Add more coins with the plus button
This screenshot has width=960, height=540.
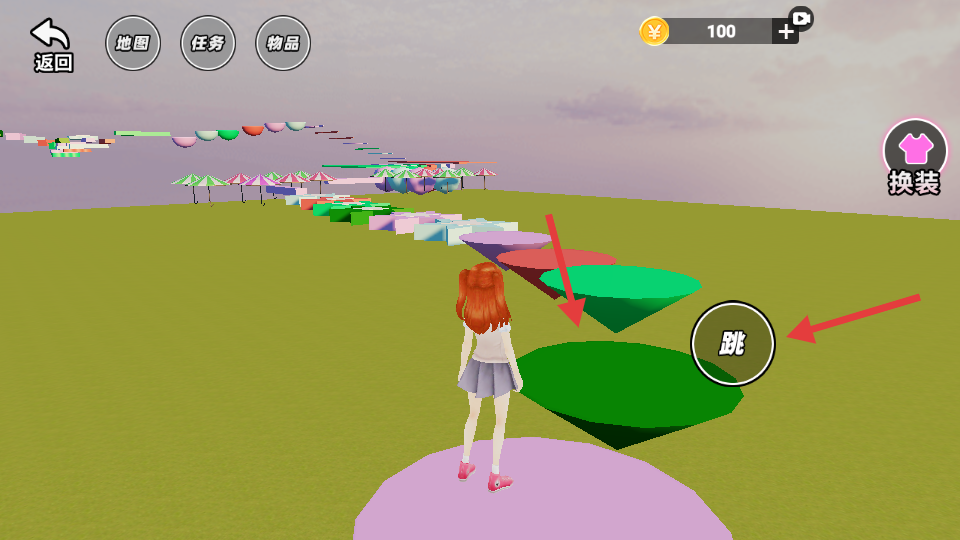pos(786,31)
